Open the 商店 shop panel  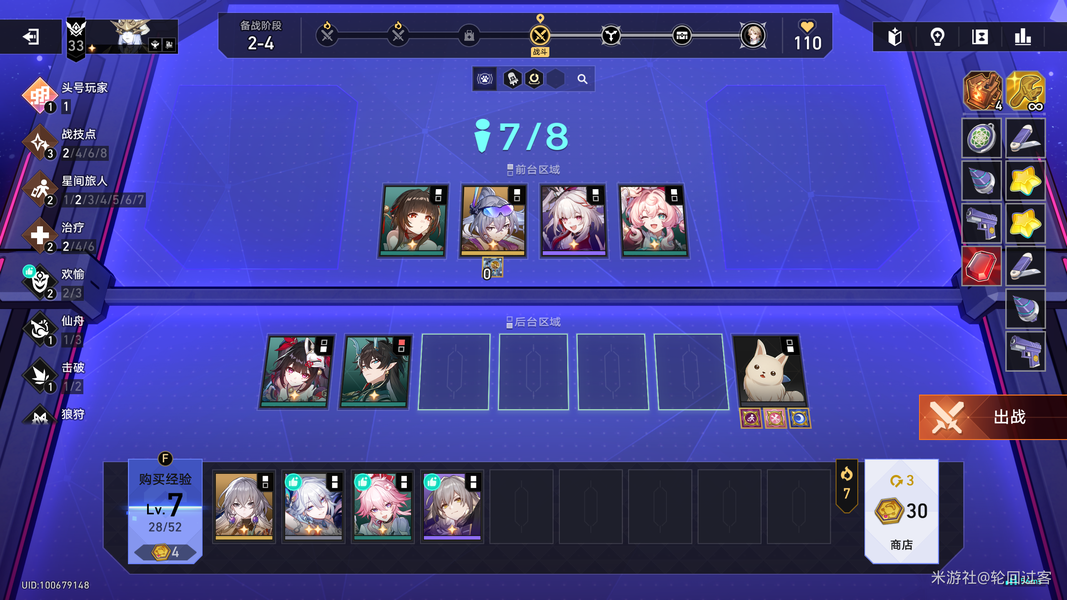901,511
